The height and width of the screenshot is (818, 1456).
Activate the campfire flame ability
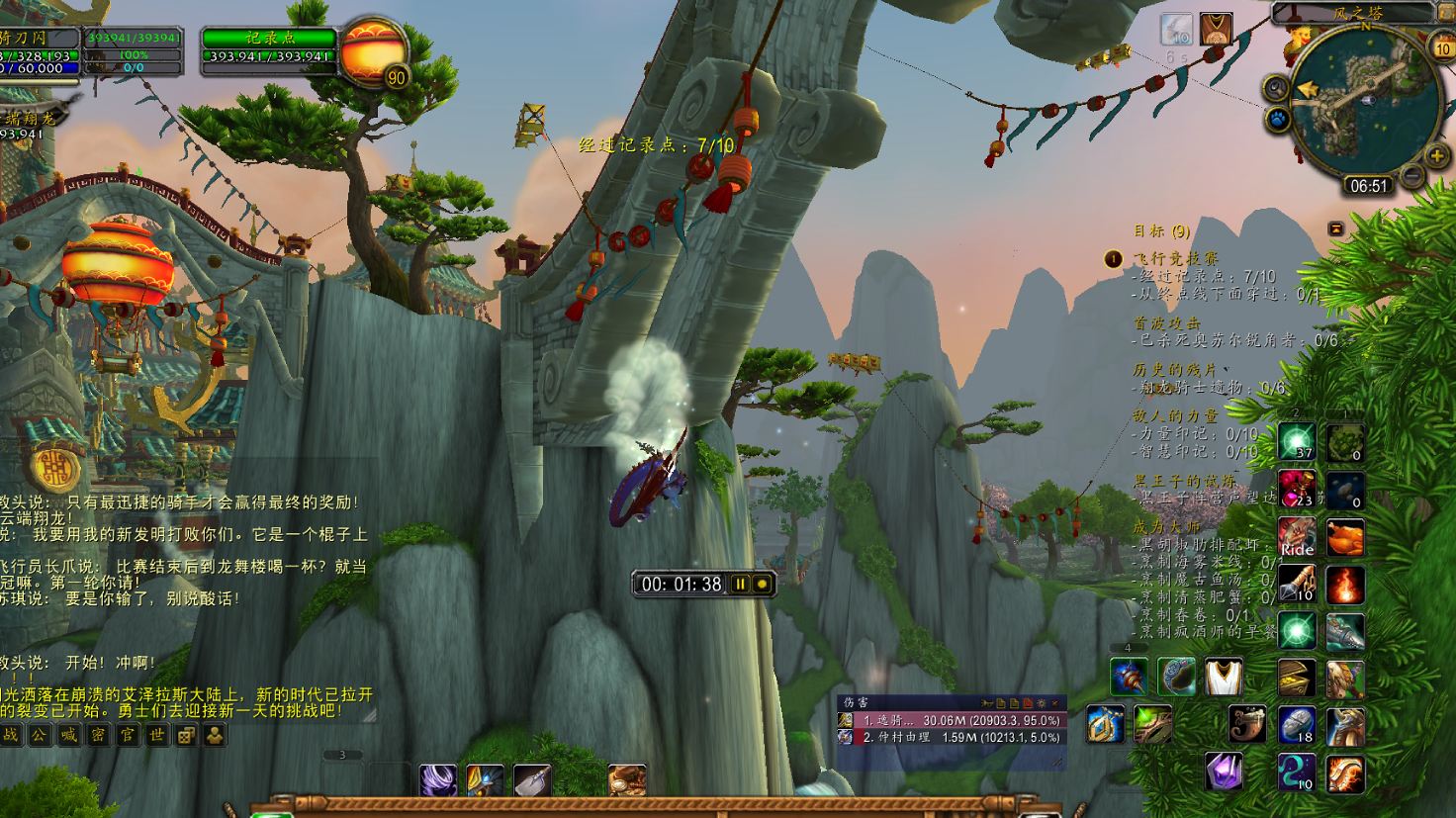1345,584
